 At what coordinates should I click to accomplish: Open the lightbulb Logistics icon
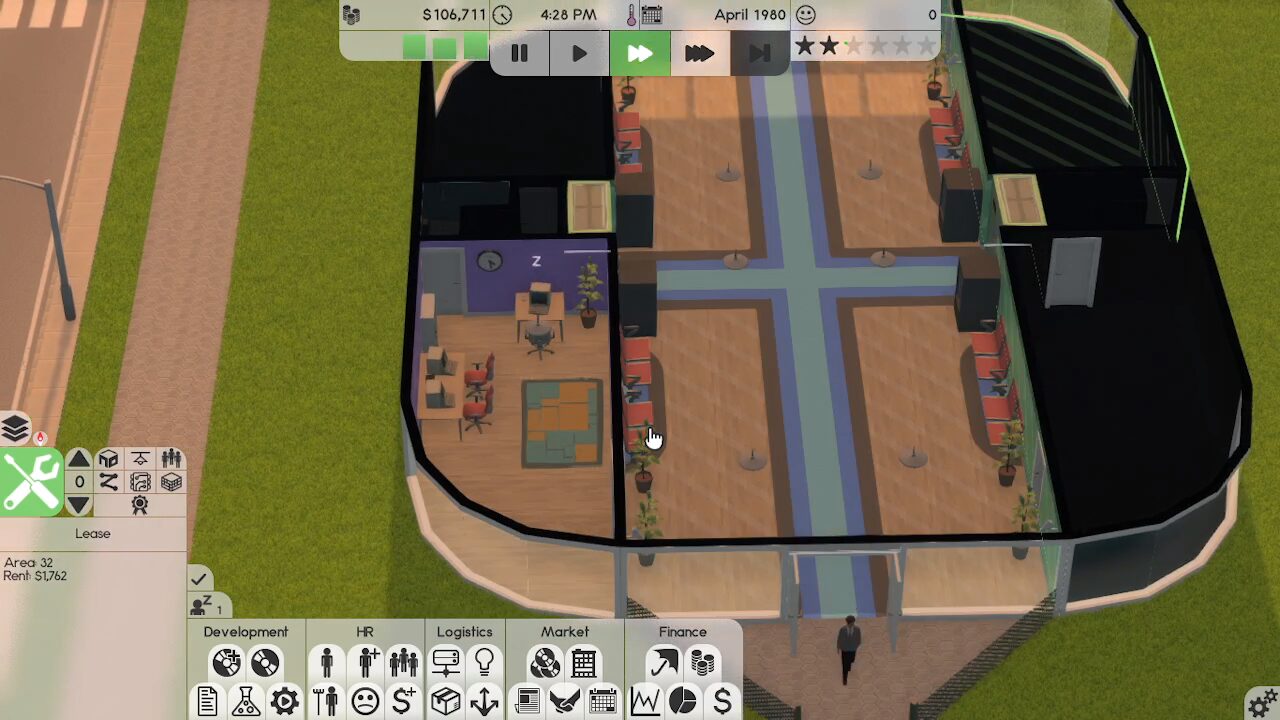click(484, 662)
